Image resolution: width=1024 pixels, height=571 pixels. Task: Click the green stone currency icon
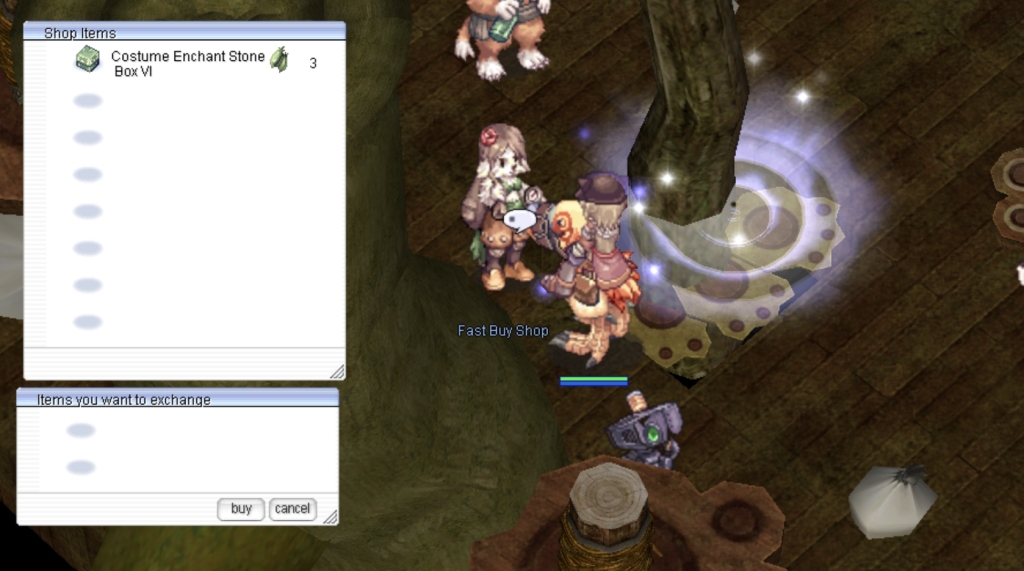279,60
